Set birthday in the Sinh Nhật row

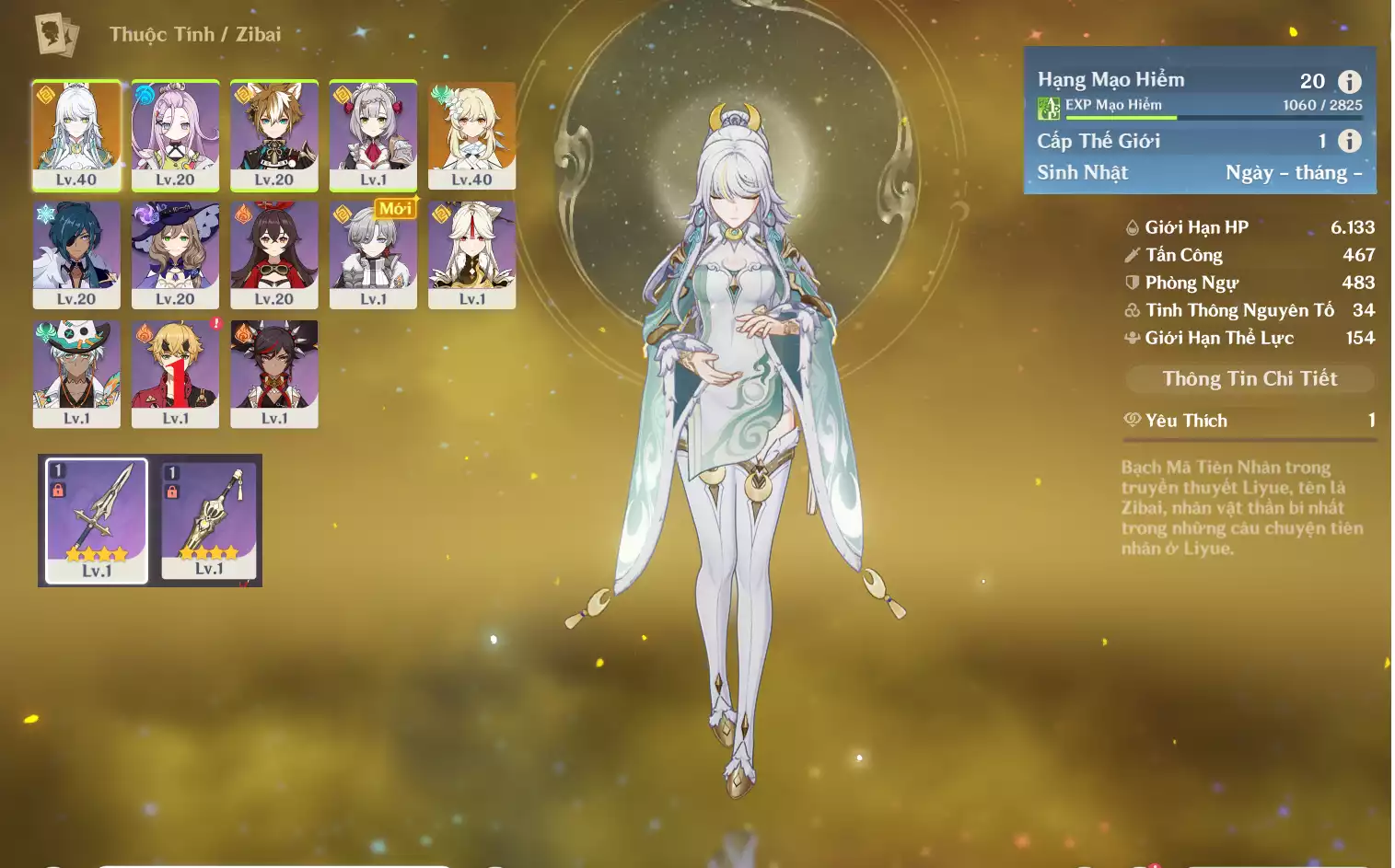click(1293, 173)
